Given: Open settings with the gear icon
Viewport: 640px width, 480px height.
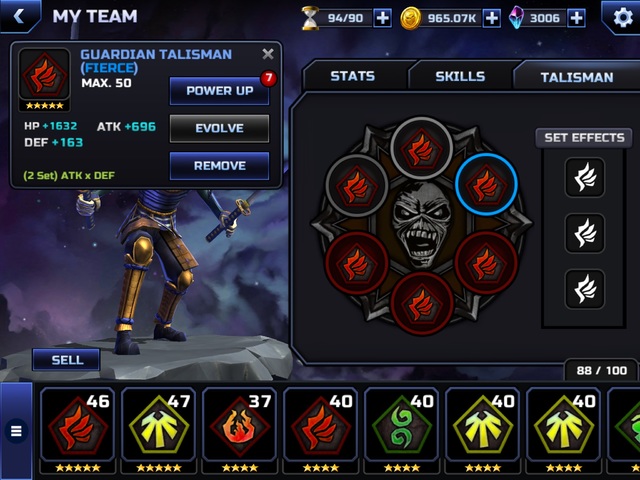Looking at the screenshot, I should click(618, 17).
